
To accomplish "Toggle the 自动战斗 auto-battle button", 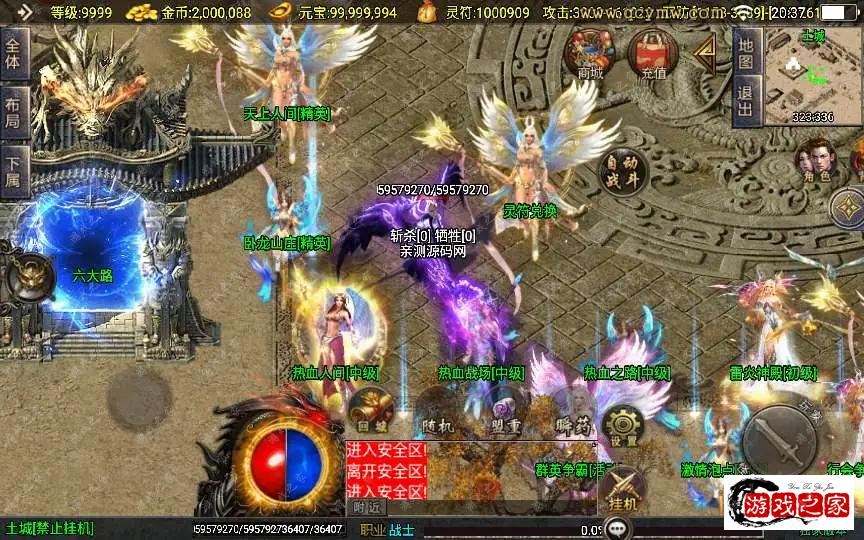I will pyautogui.click(x=622, y=172).
